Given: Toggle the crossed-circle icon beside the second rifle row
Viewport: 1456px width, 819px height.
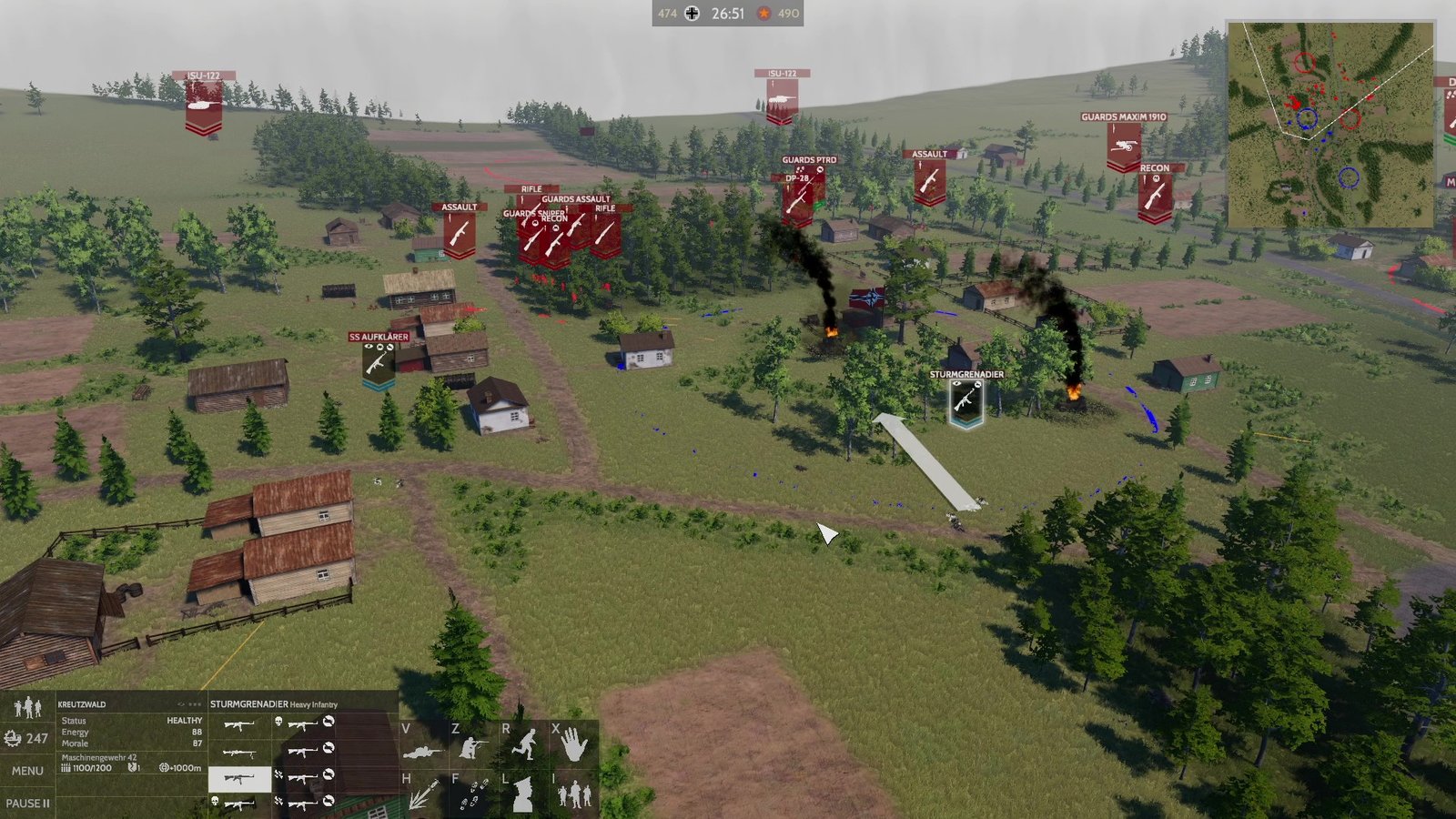Looking at the screenshot, I should (330, 749).
